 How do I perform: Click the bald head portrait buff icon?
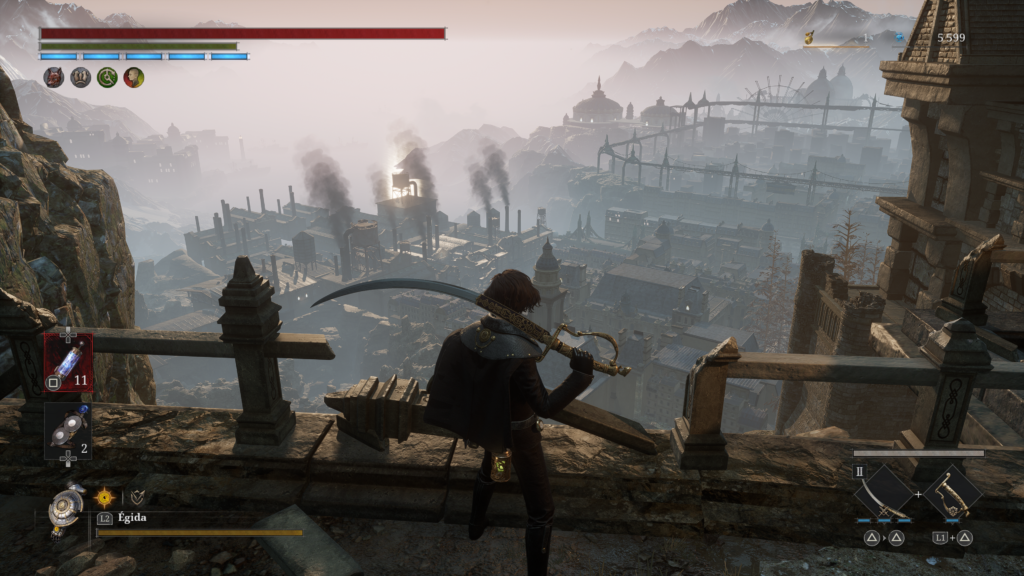[133, 77]
